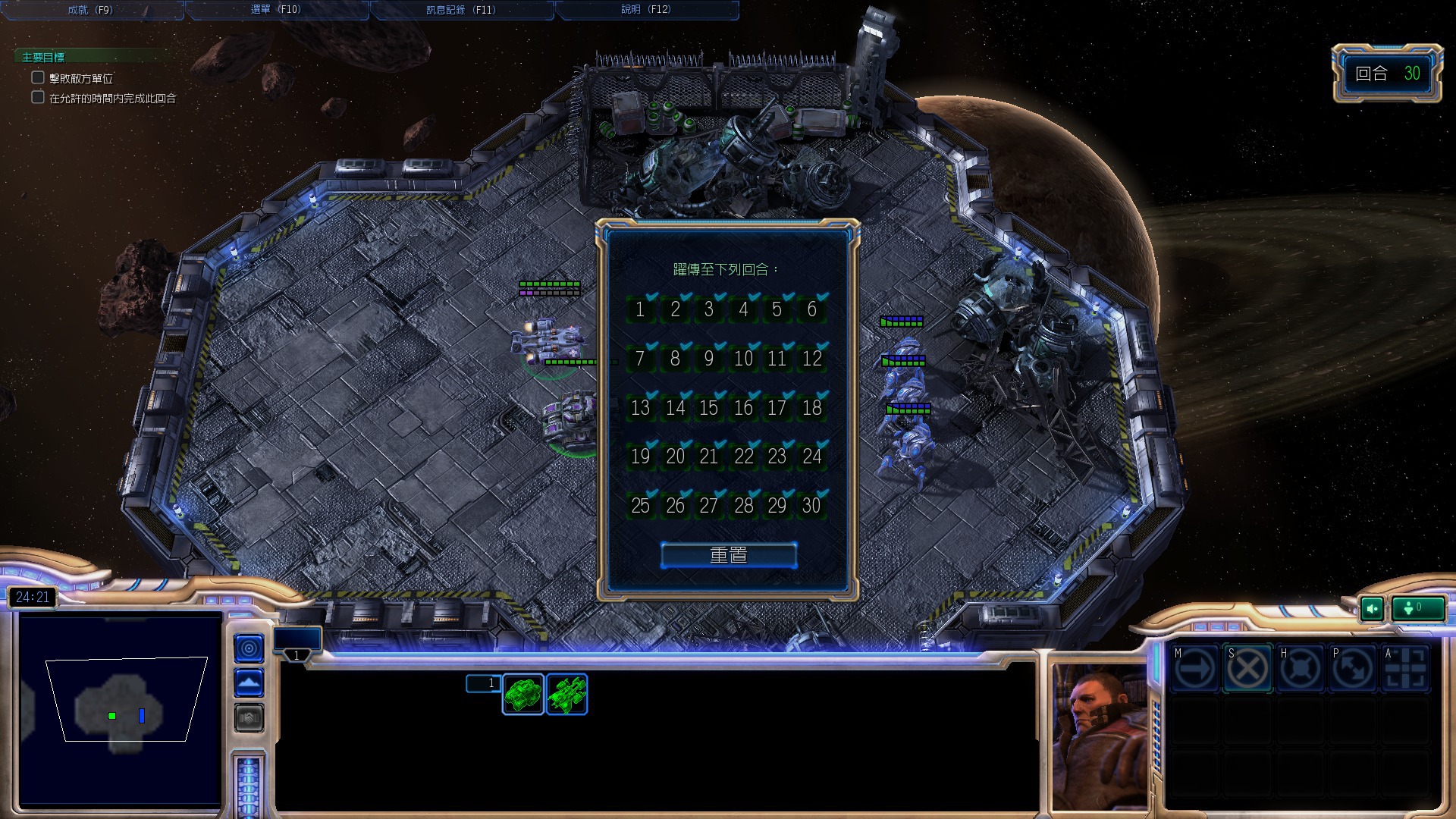Open the 選單 (F10) game menu
This screenshot has width=1456, height=819.
276,10
